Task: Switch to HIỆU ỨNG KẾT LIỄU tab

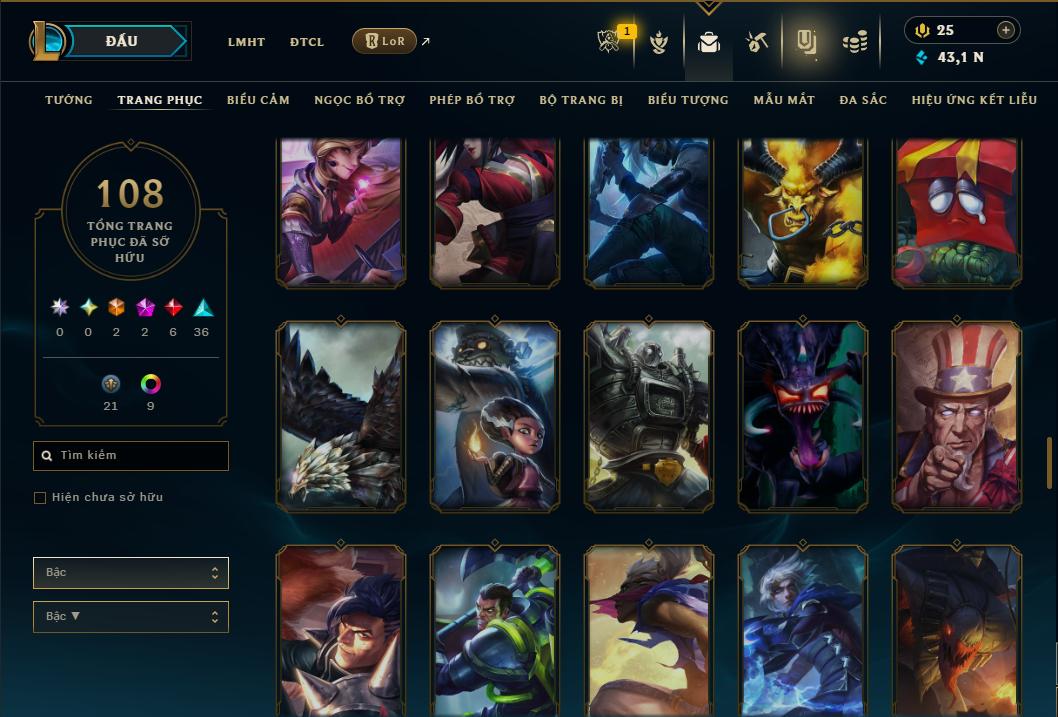Action: [x=974, y=100]
